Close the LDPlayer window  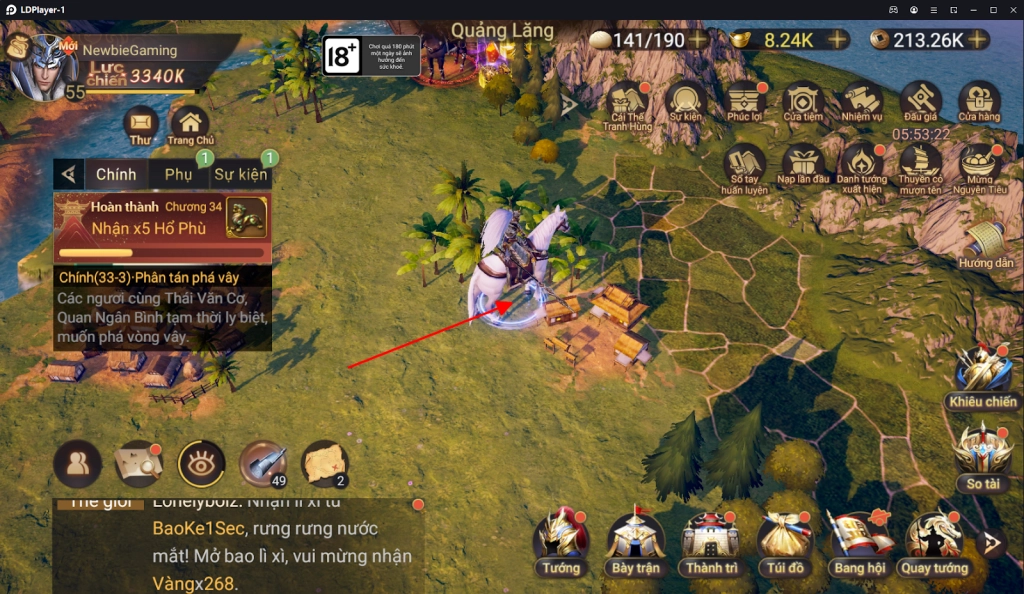[1010, 9]
